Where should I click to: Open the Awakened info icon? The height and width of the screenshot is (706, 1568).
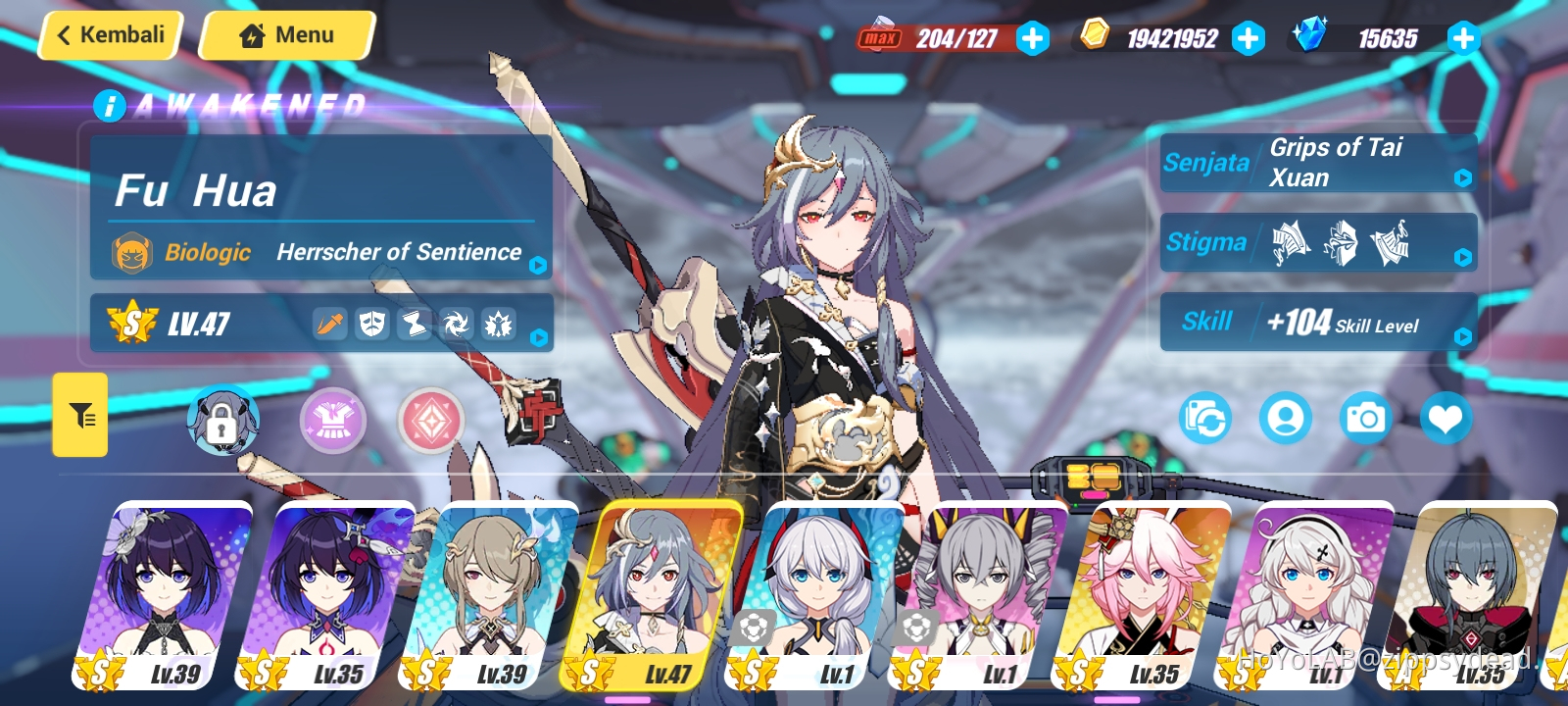(108, 104)
